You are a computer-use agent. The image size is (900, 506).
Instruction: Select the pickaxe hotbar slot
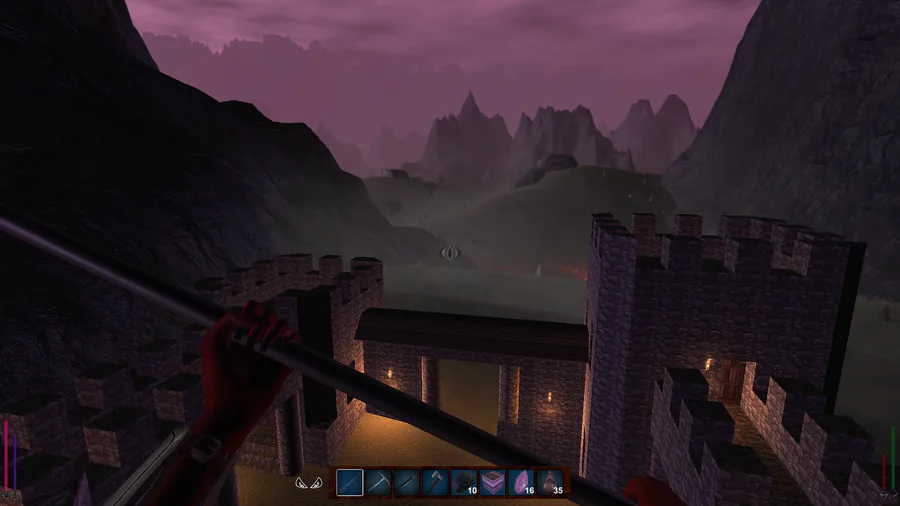[x=378, y=483]
